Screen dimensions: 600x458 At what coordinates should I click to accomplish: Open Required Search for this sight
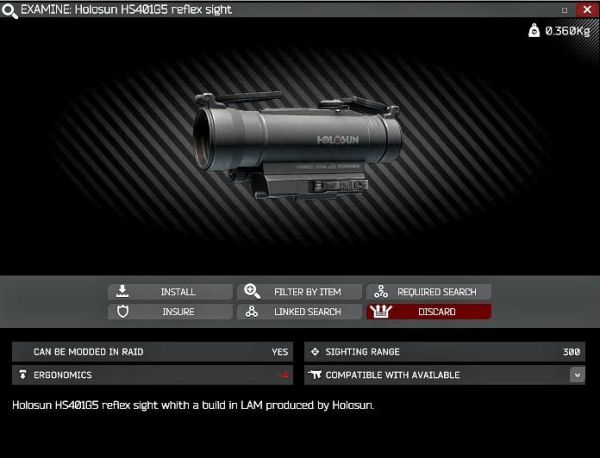pyautogui.click(x=429, y=292)
